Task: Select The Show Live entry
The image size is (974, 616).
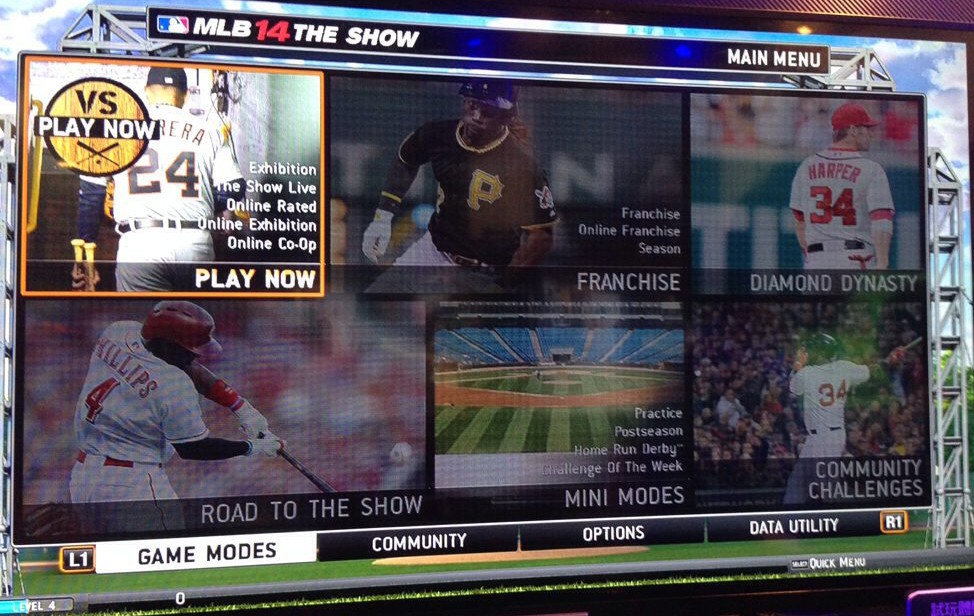Action: point(266,187)
